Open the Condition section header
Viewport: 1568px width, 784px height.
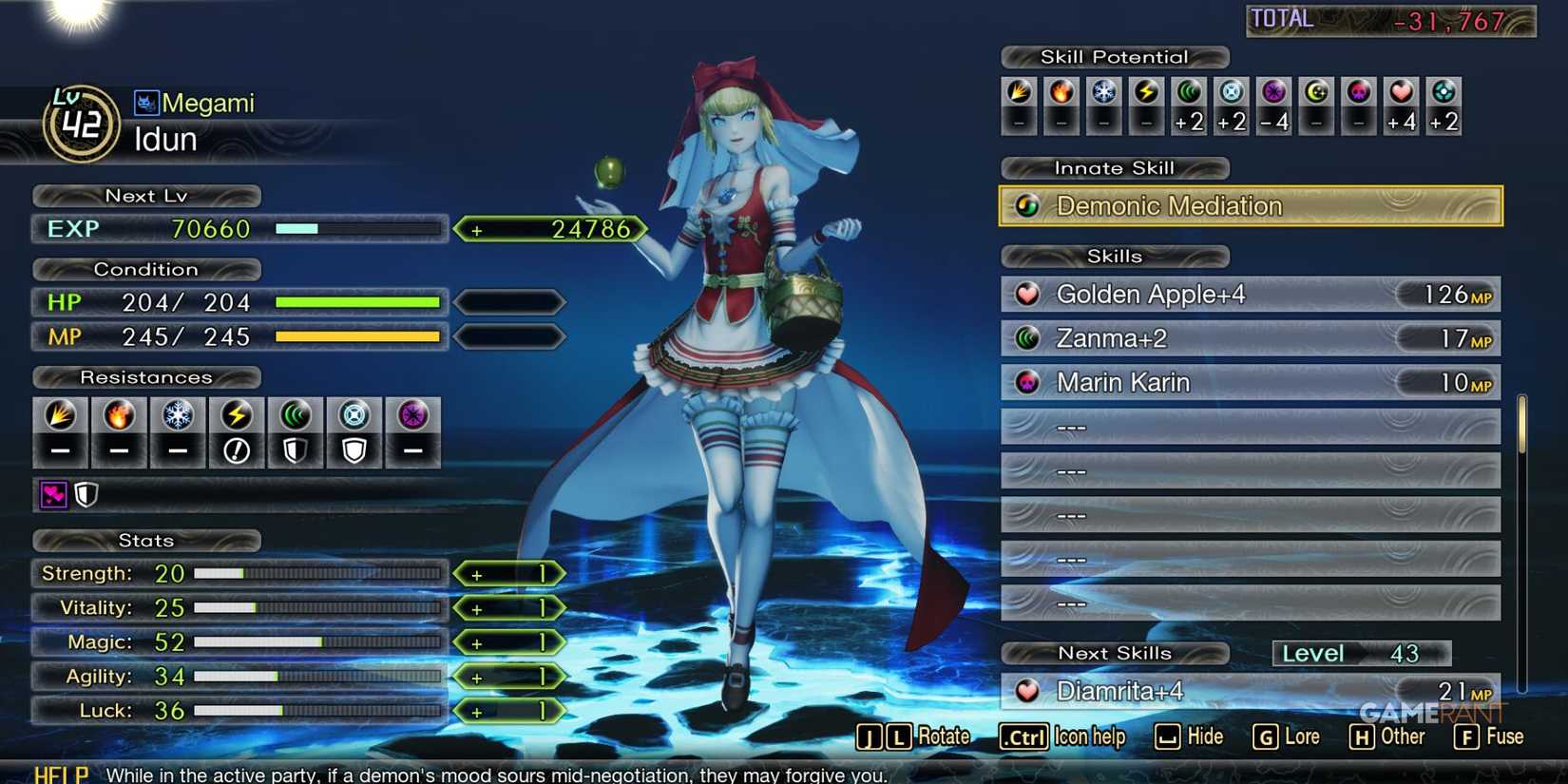point(147,269)
